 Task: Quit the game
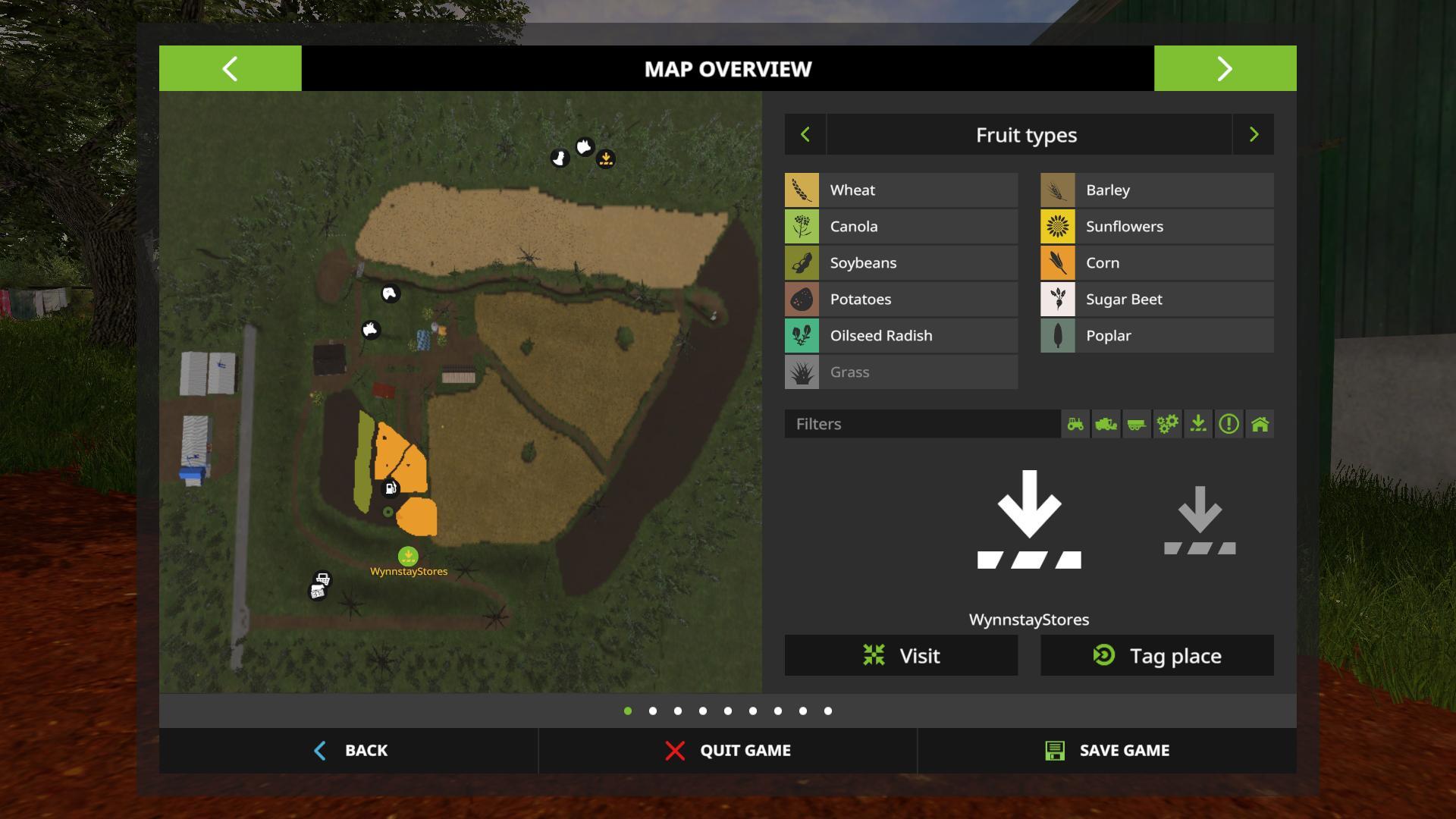click(727, 750)
